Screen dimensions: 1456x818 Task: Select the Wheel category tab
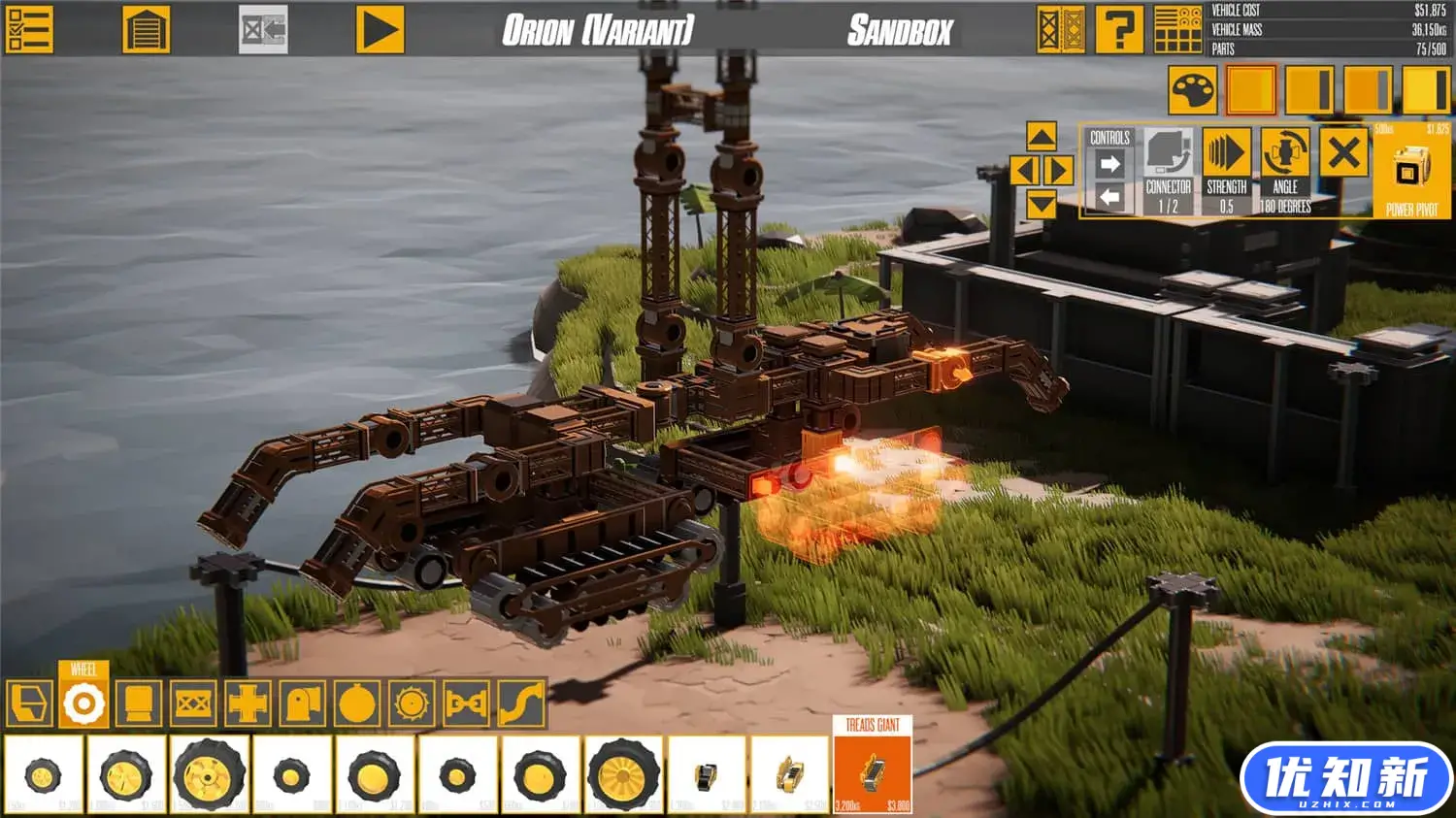[83, 703]
